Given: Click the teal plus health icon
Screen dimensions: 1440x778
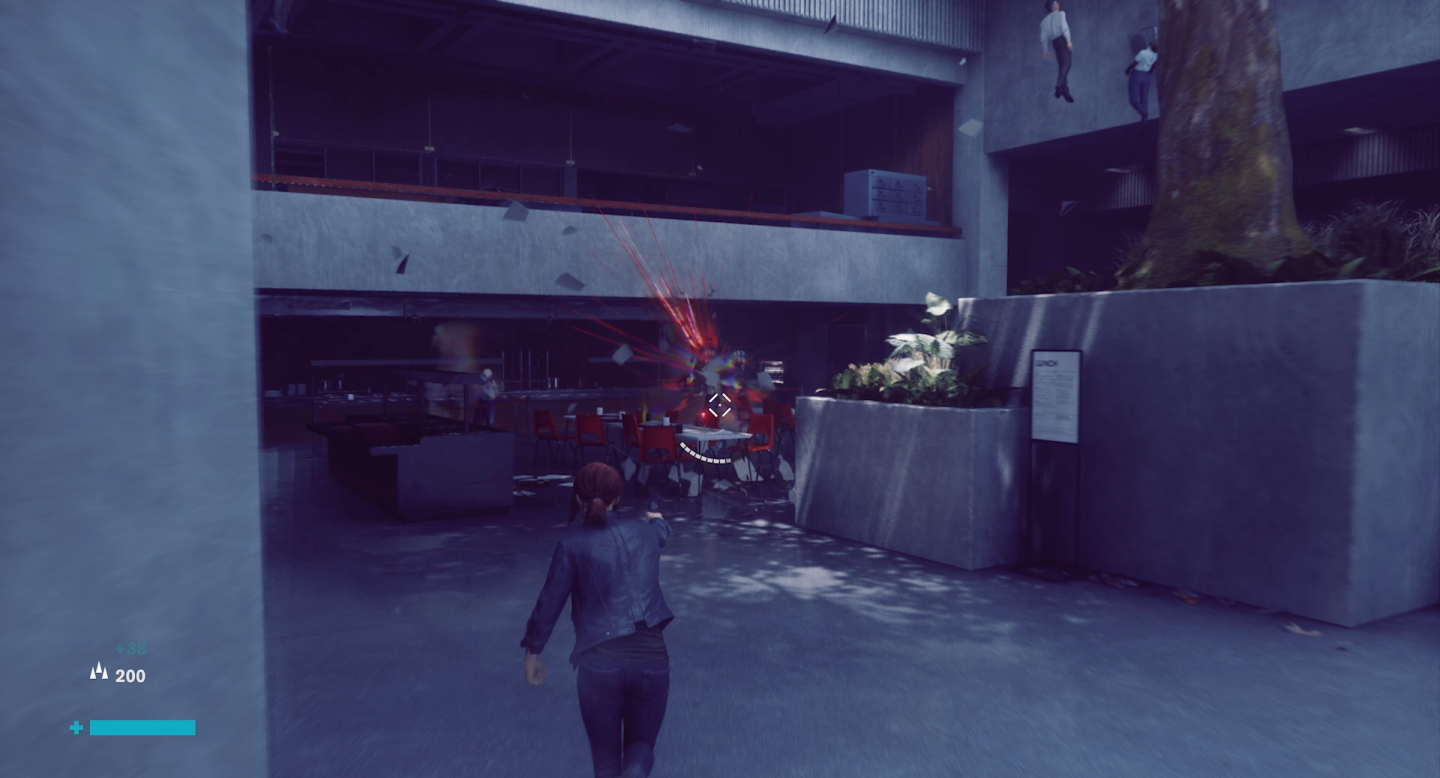Looking at the screenshot, I should [77, 727].
